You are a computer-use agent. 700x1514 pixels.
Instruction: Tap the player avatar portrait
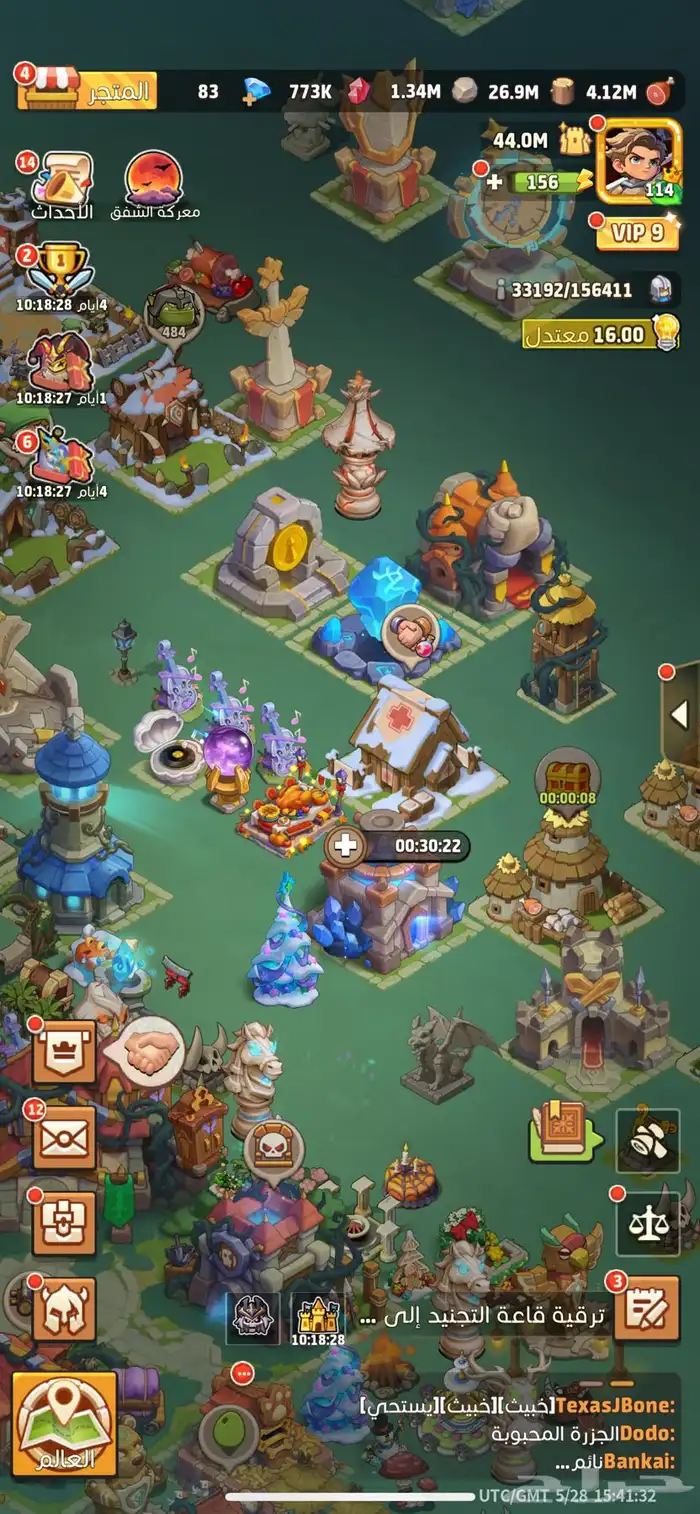[x=638, y=160]
